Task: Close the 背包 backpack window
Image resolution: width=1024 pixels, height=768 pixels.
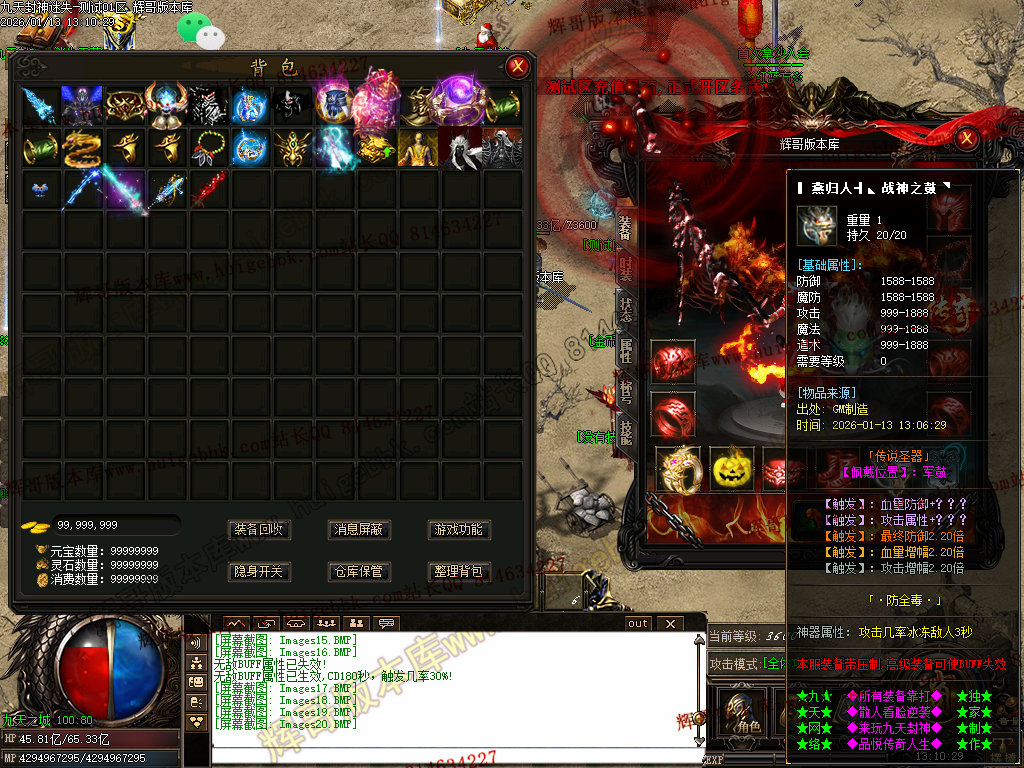Action: click(x=517, y=67)
